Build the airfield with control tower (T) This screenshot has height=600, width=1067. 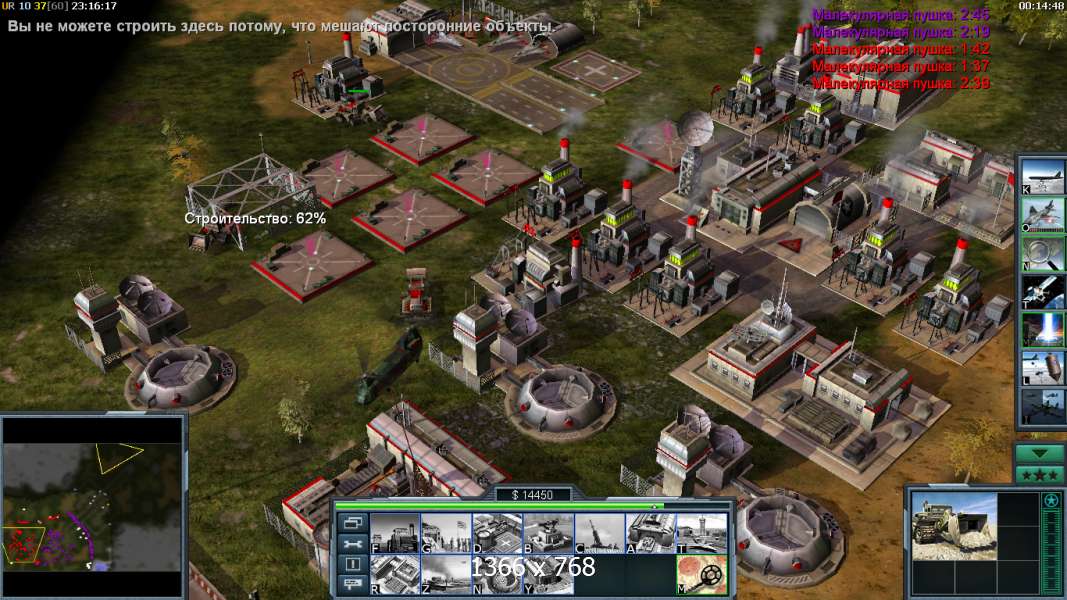pyautogui.click(x=701, y=533)
